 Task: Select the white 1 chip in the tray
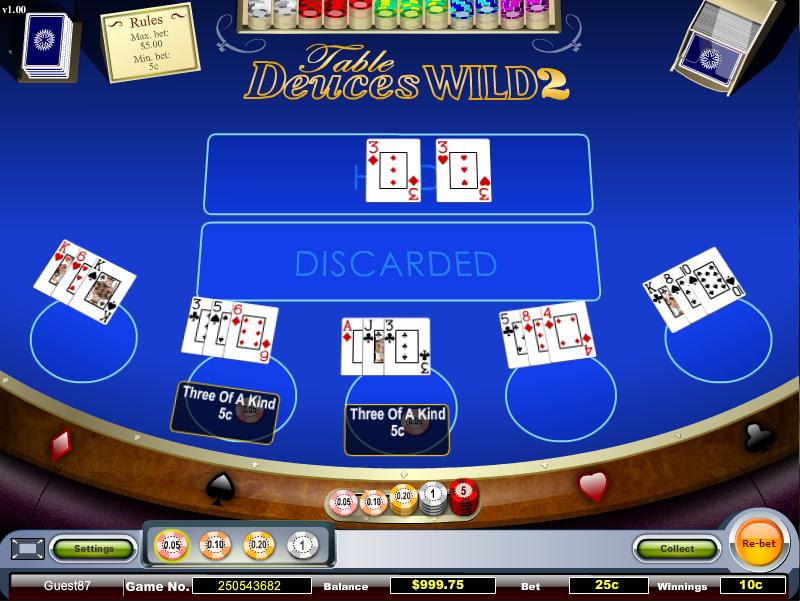coord(301,545)
